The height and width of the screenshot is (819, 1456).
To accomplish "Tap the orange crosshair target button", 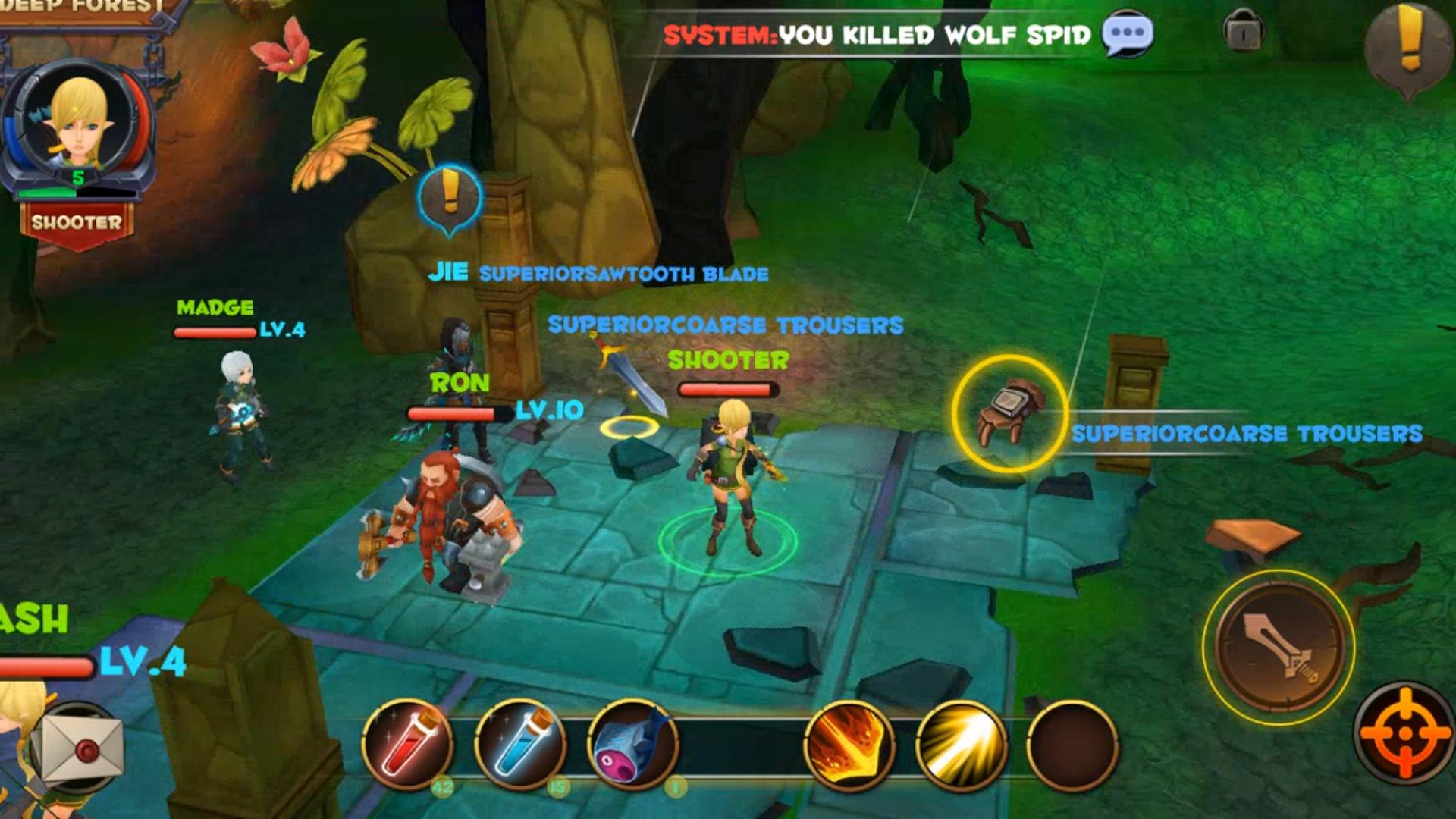I will click(x=1405, y=733).
